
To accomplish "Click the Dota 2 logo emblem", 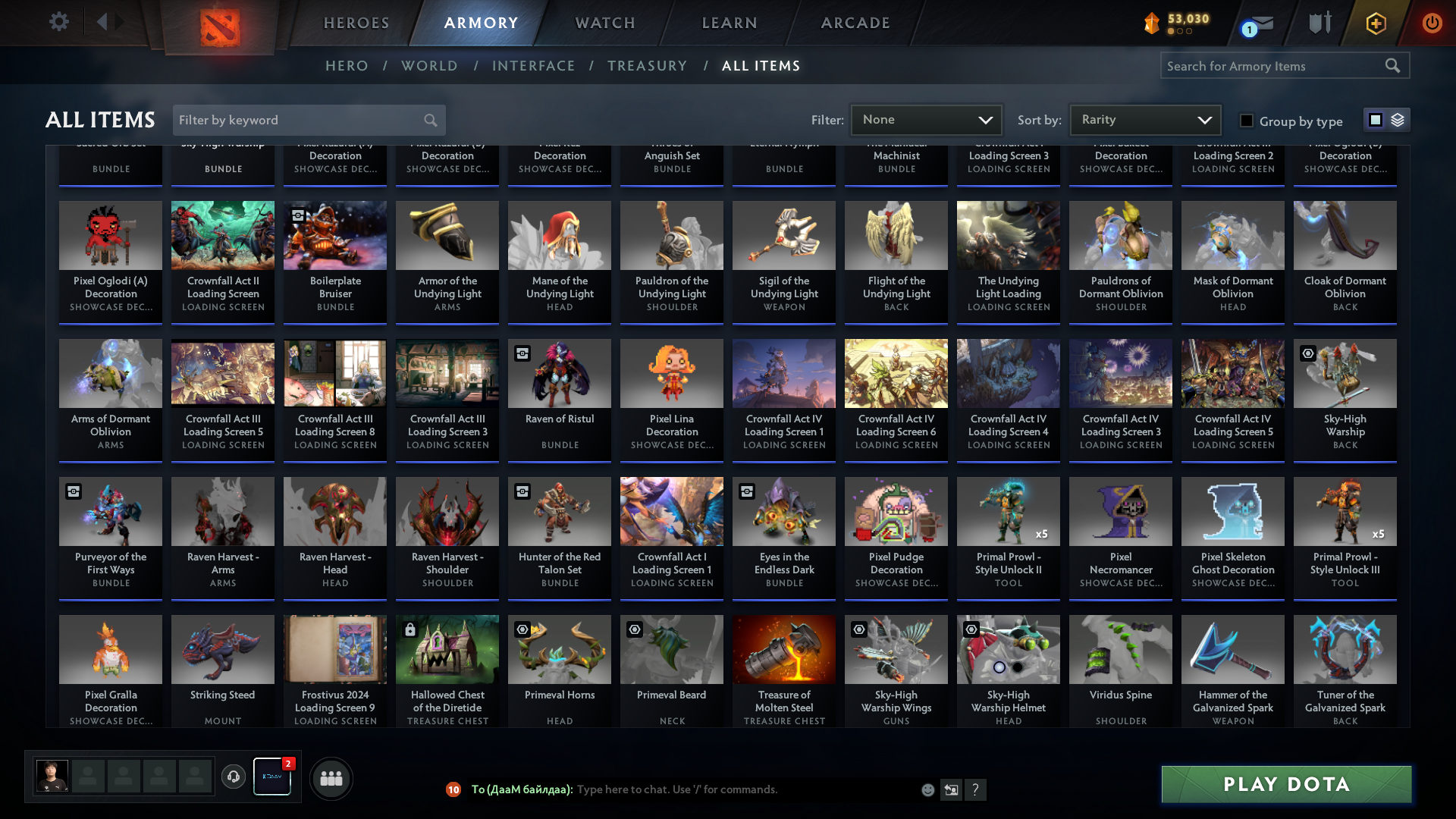I will (221, 23).
